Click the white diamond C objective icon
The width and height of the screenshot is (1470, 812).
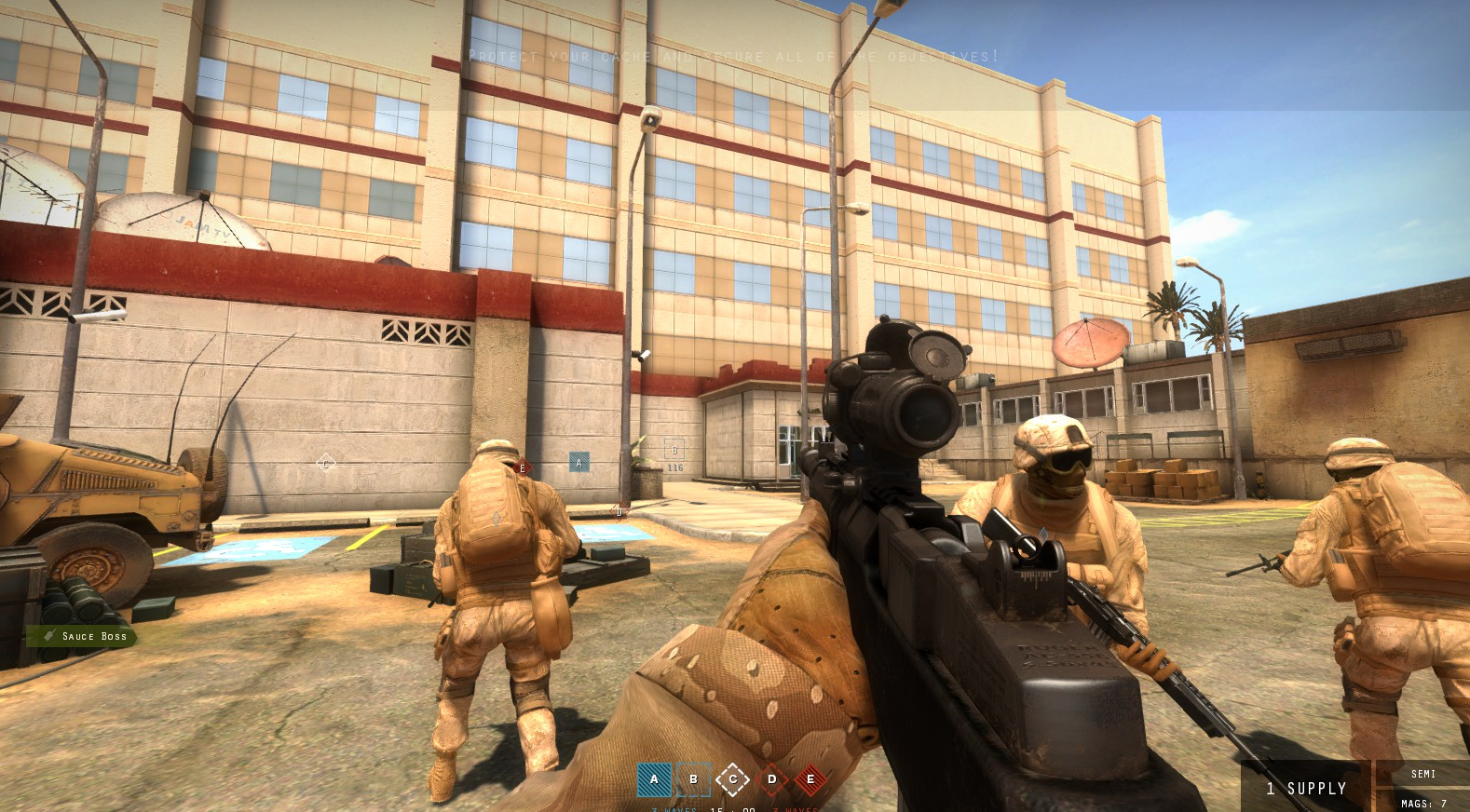[x=733, y=779]
